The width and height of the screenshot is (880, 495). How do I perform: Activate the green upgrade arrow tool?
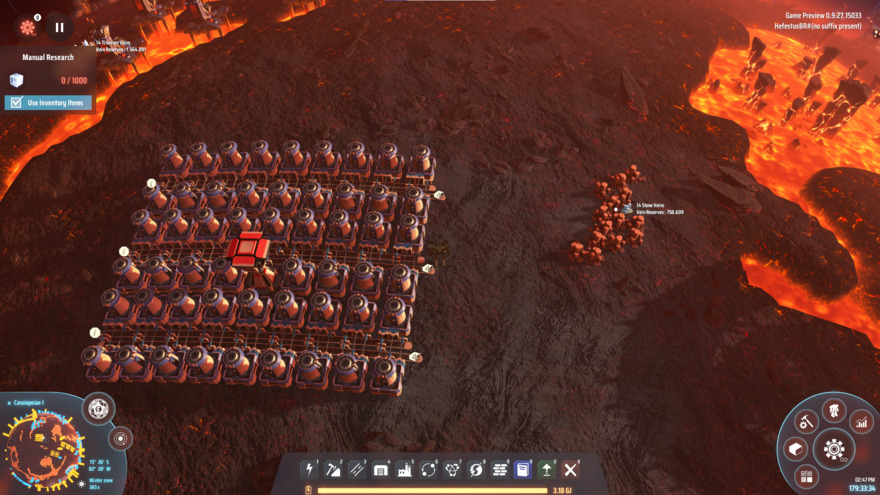tap(547, 469)
